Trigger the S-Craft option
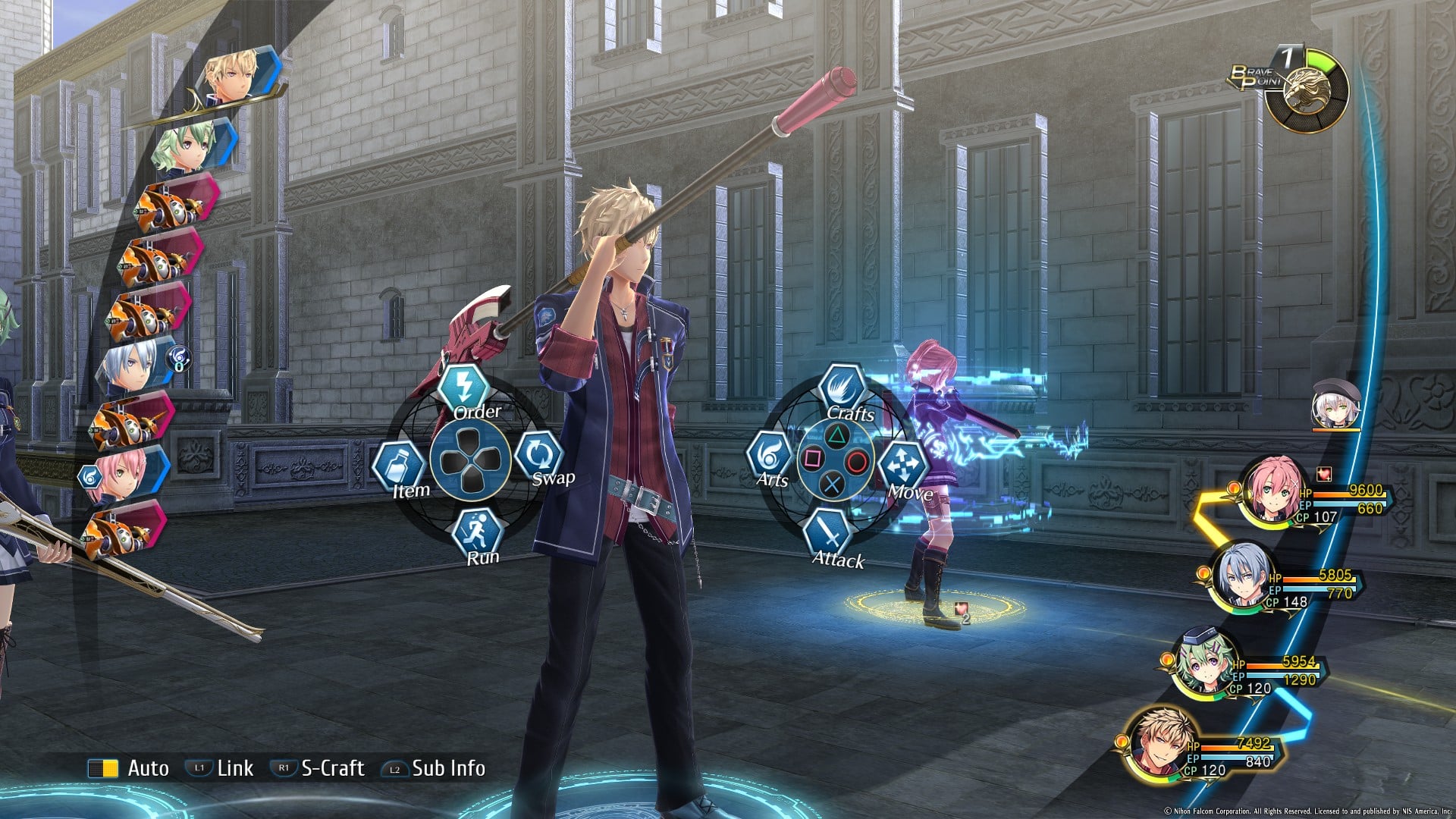This screenshot has width=1456, height=819. tap(318, 768)
